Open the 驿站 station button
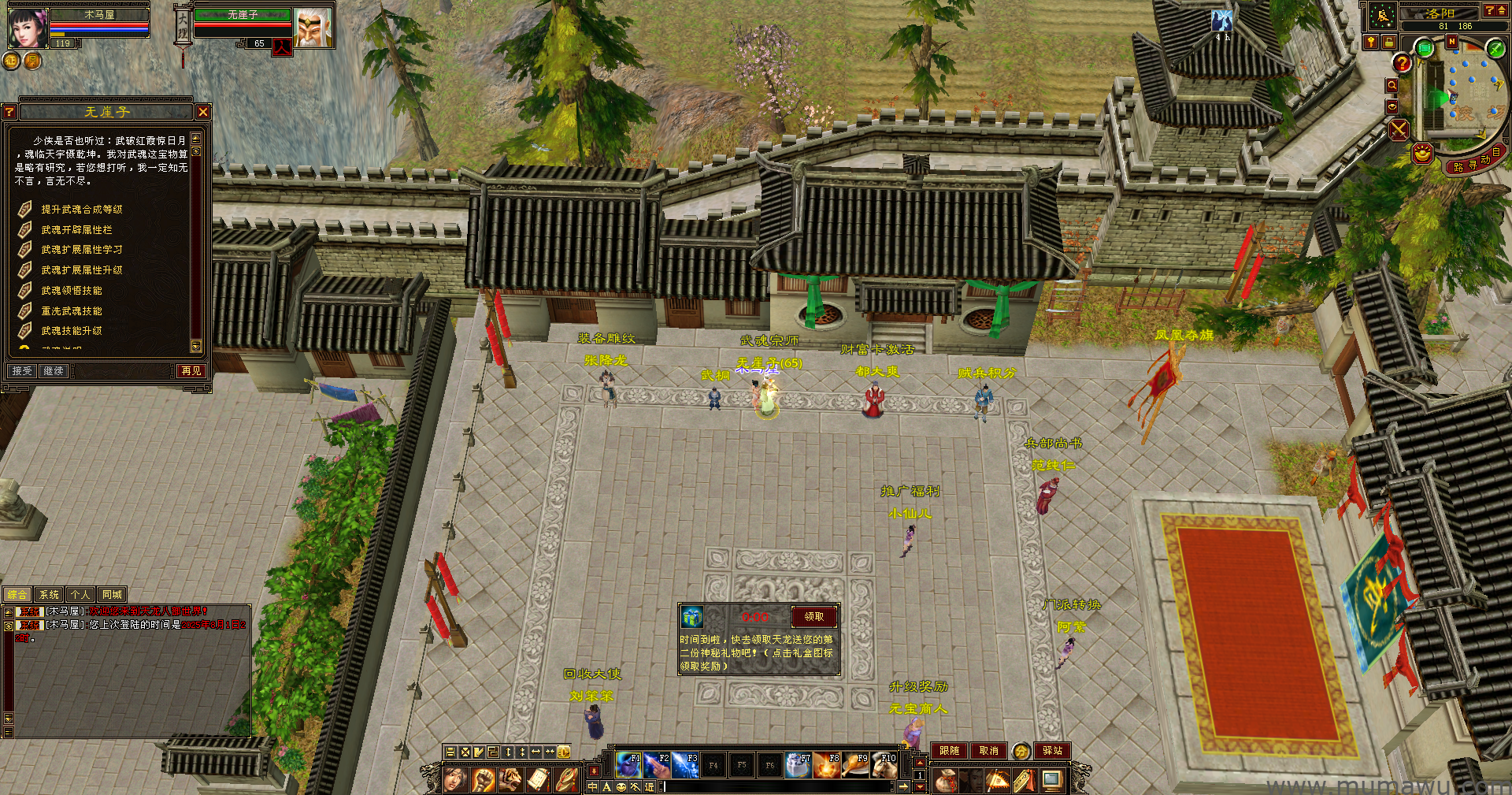 point(1052,751)
